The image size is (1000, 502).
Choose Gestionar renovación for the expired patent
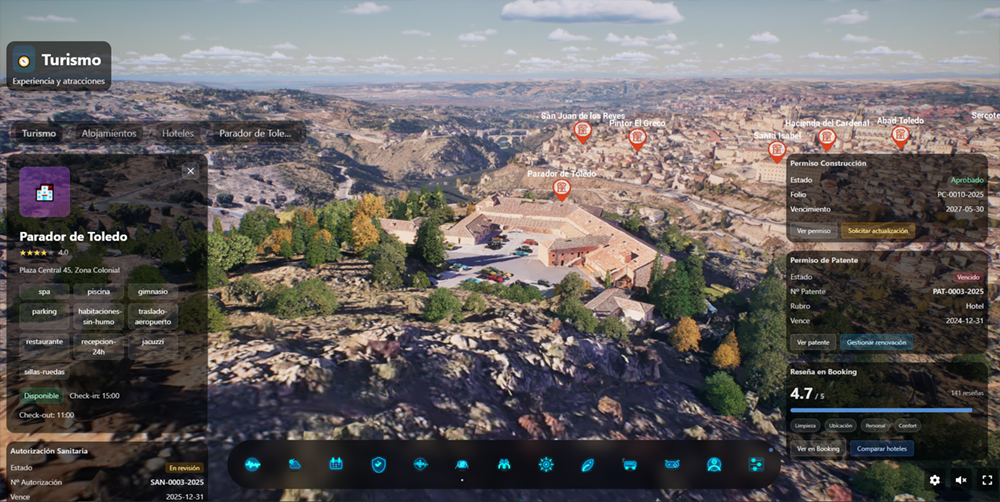[876, 342]
